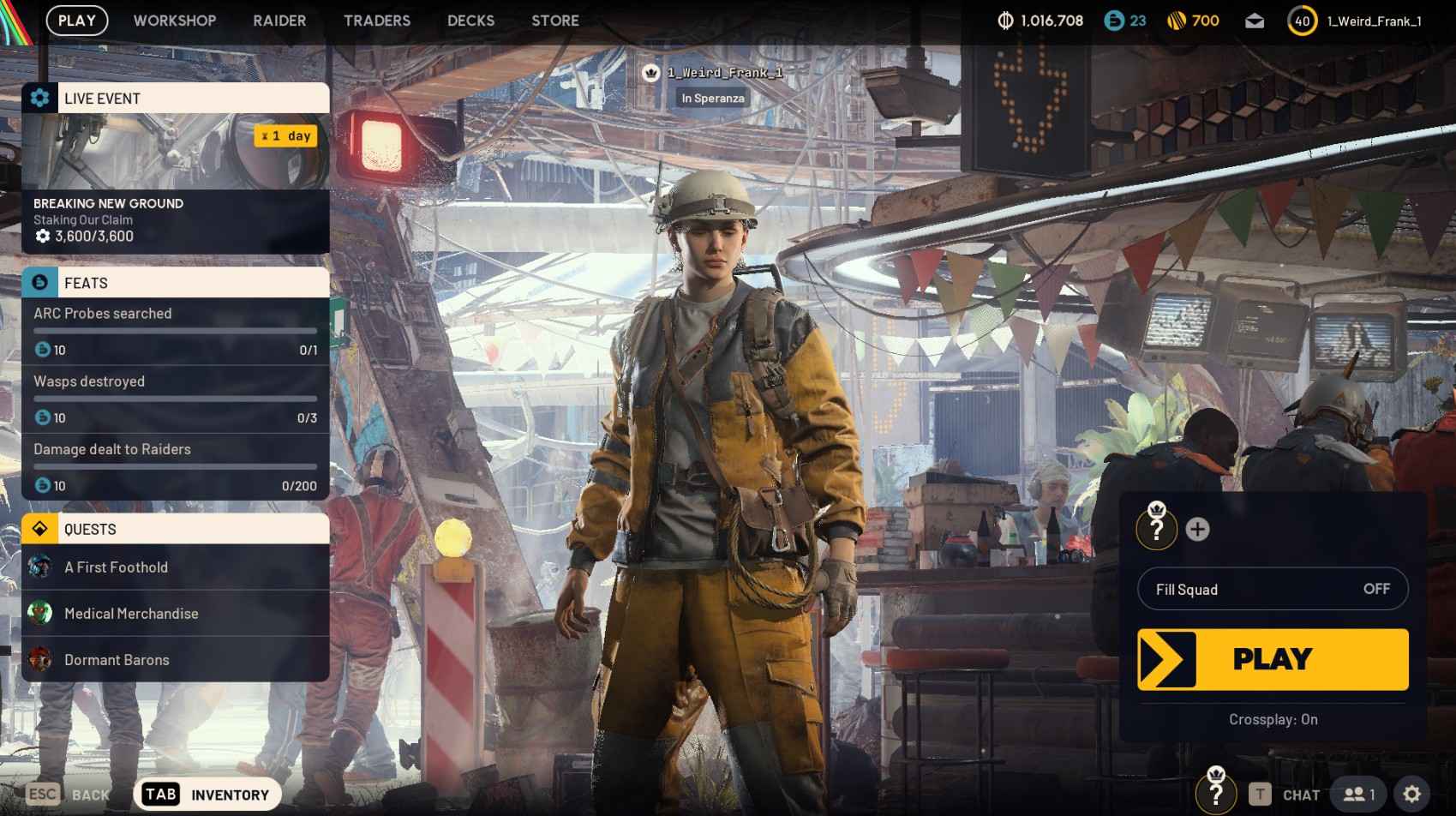Viewport: 1456px width, 816px height.
Task: Disable Crossplay
Action: click(x=1272, y=720)
